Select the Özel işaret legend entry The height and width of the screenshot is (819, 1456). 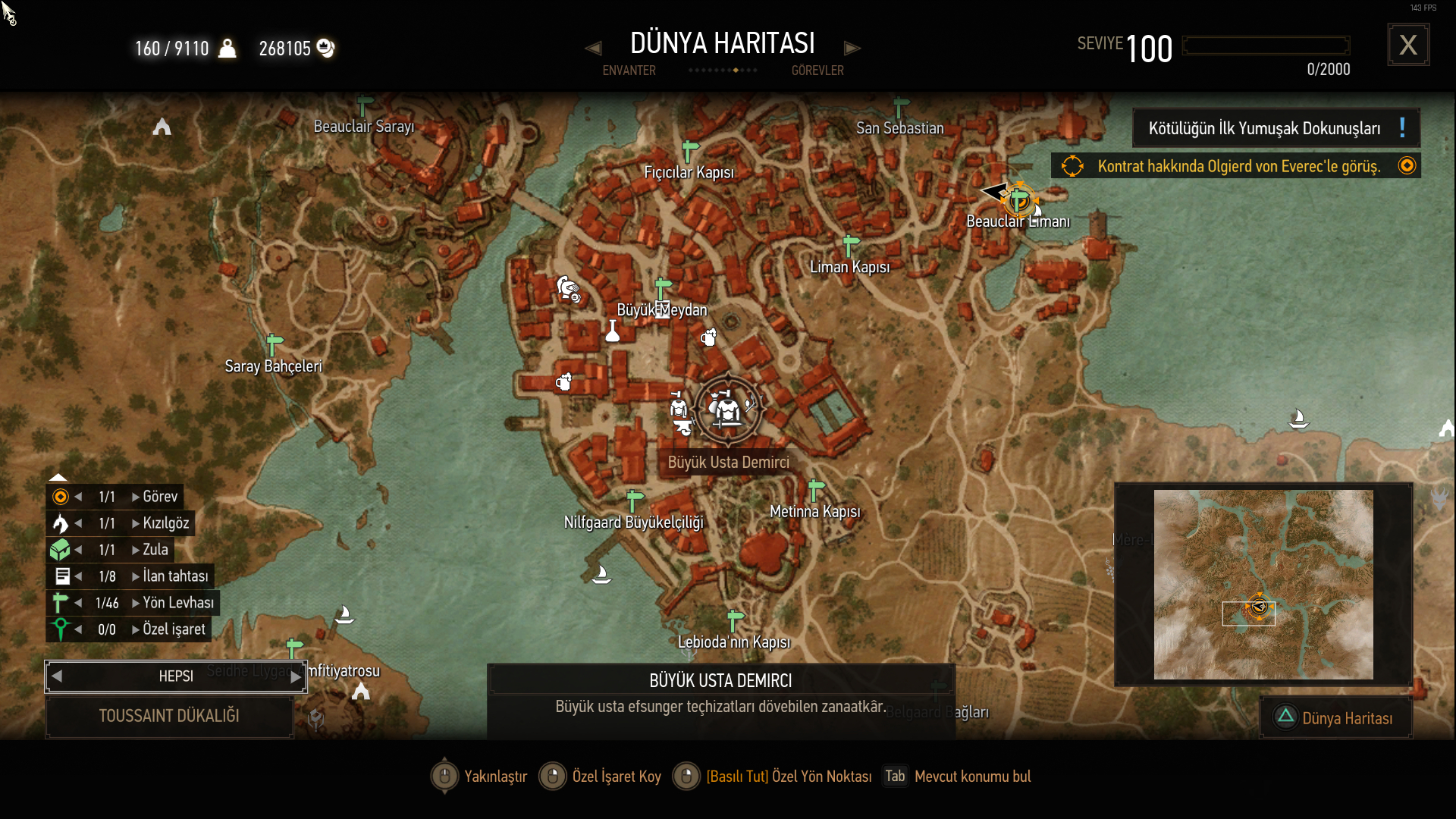[x=173, y=629]
